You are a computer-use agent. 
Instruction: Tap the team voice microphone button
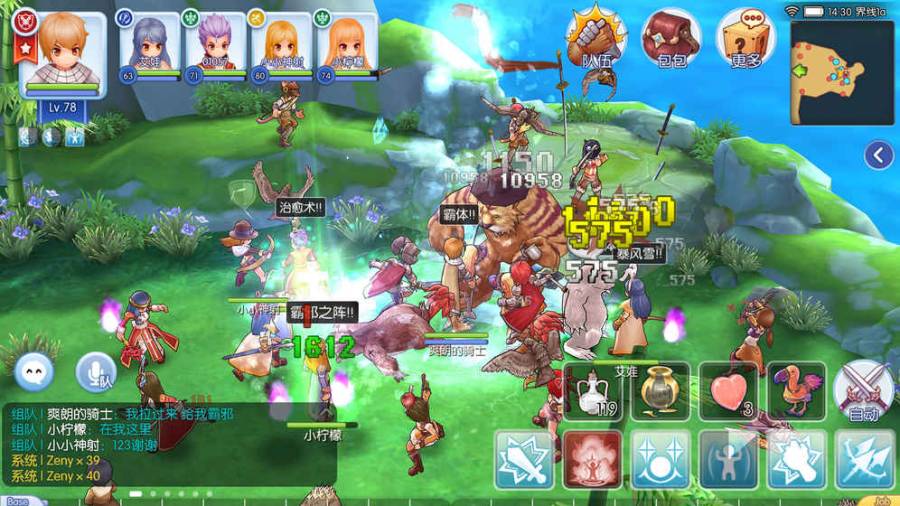pyautogui.click(x=96, y=372)
